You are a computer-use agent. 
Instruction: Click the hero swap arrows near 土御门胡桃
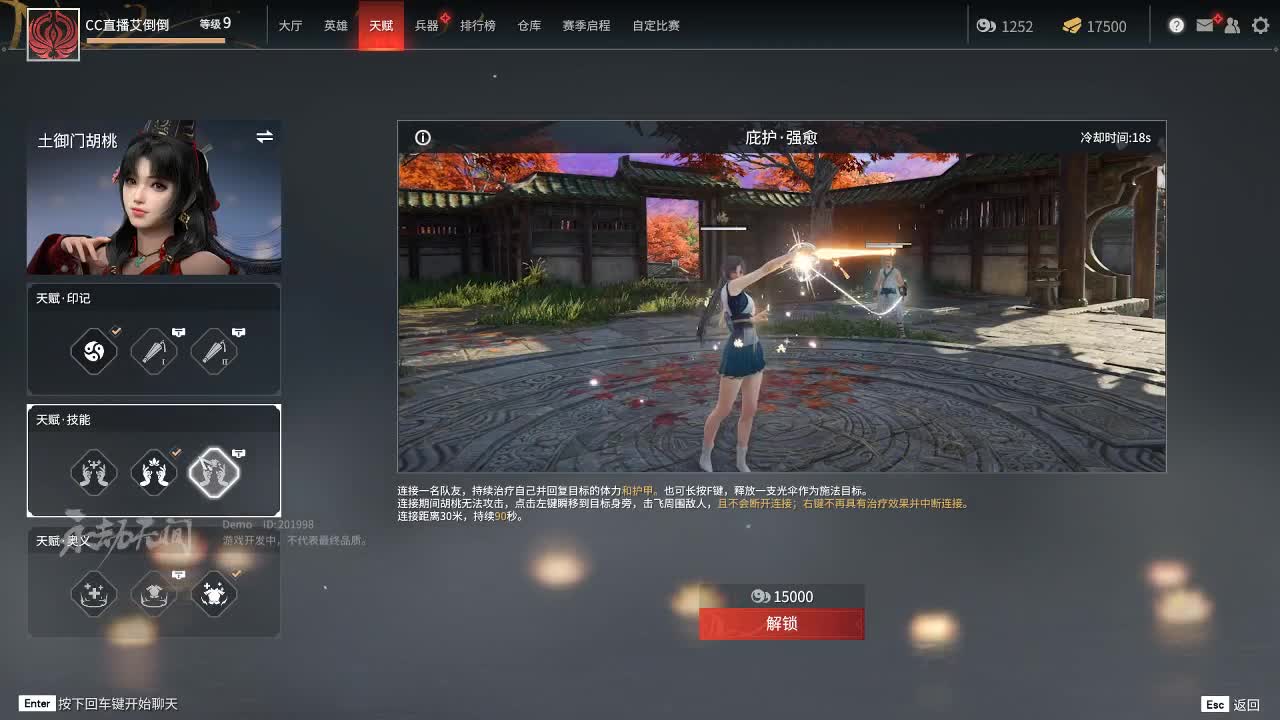point(264,137)
